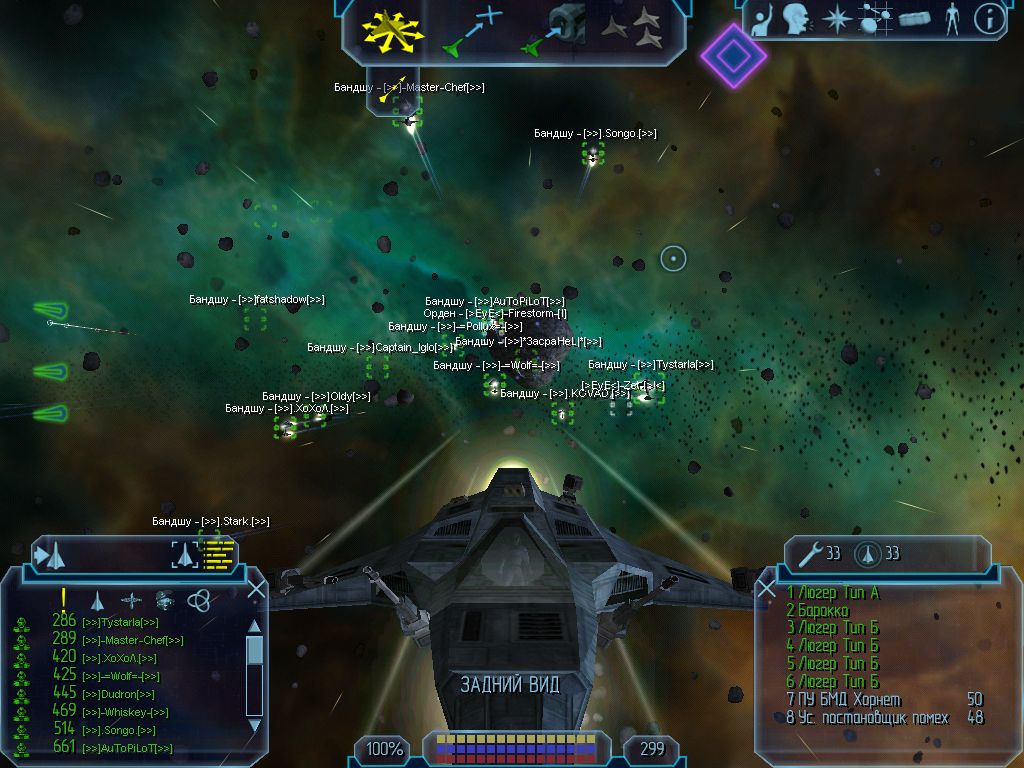The image size is (1024, 768).
Task: Select weapon 1 Люгер Тип А
Action: click(x=833, y=593)
